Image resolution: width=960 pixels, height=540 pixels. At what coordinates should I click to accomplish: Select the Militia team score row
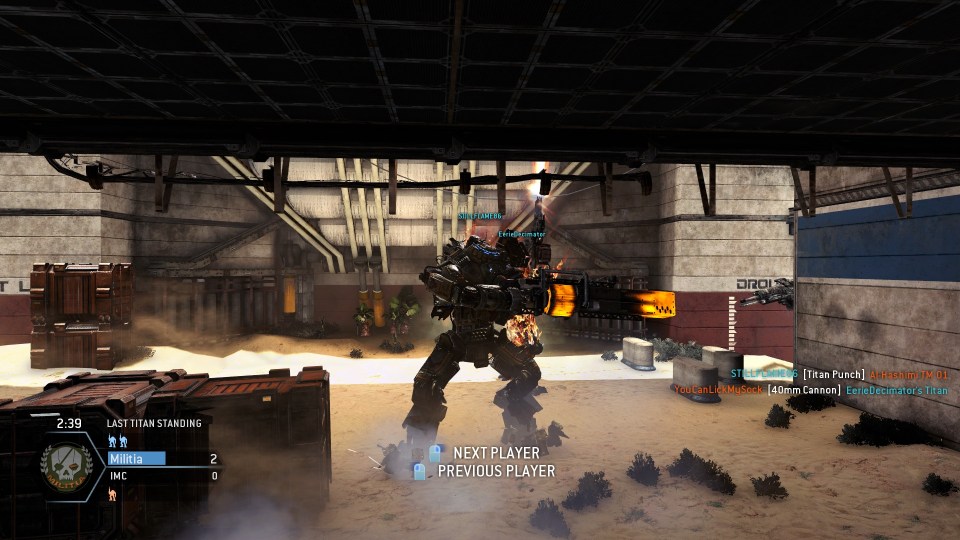(x=163, y=459)
